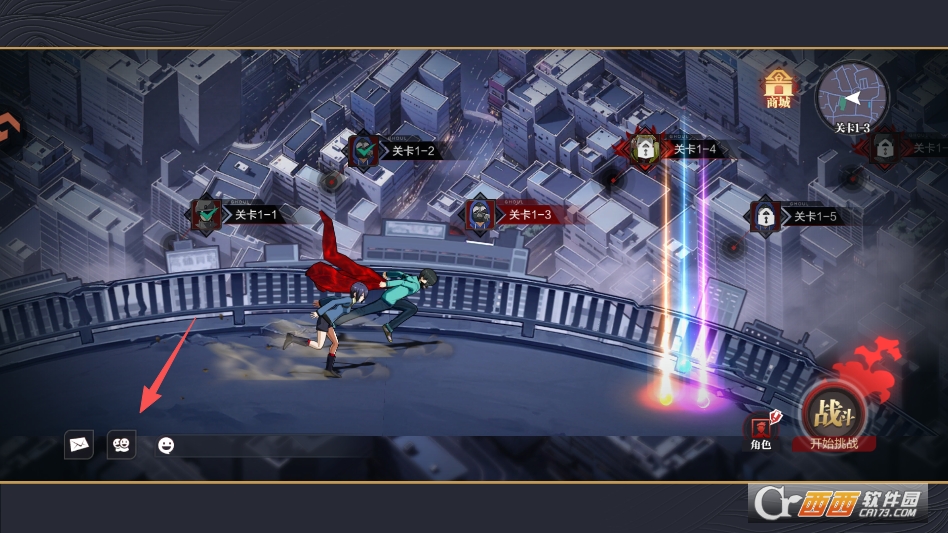Open the circular minimap

click(x=851, y=96)
